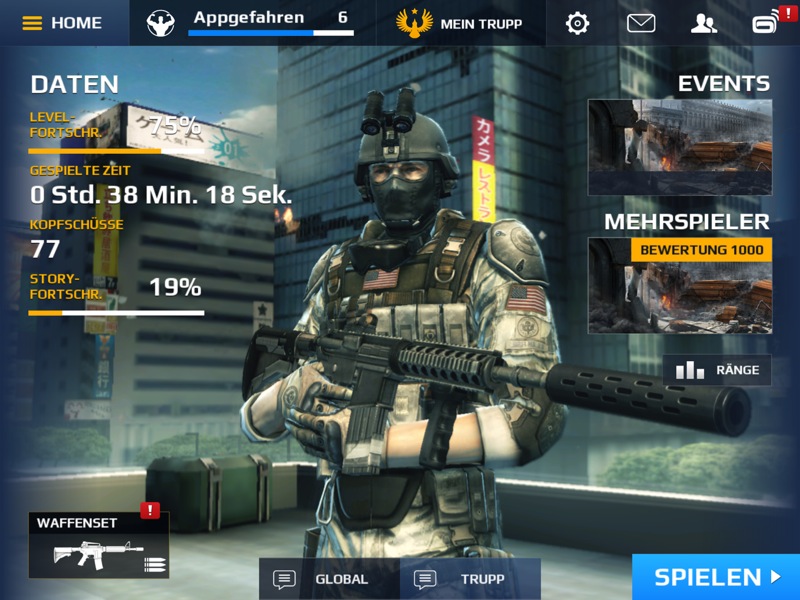Show the RÄNGE leaderboards
The image size is (800, 600).
click(717, 370)
